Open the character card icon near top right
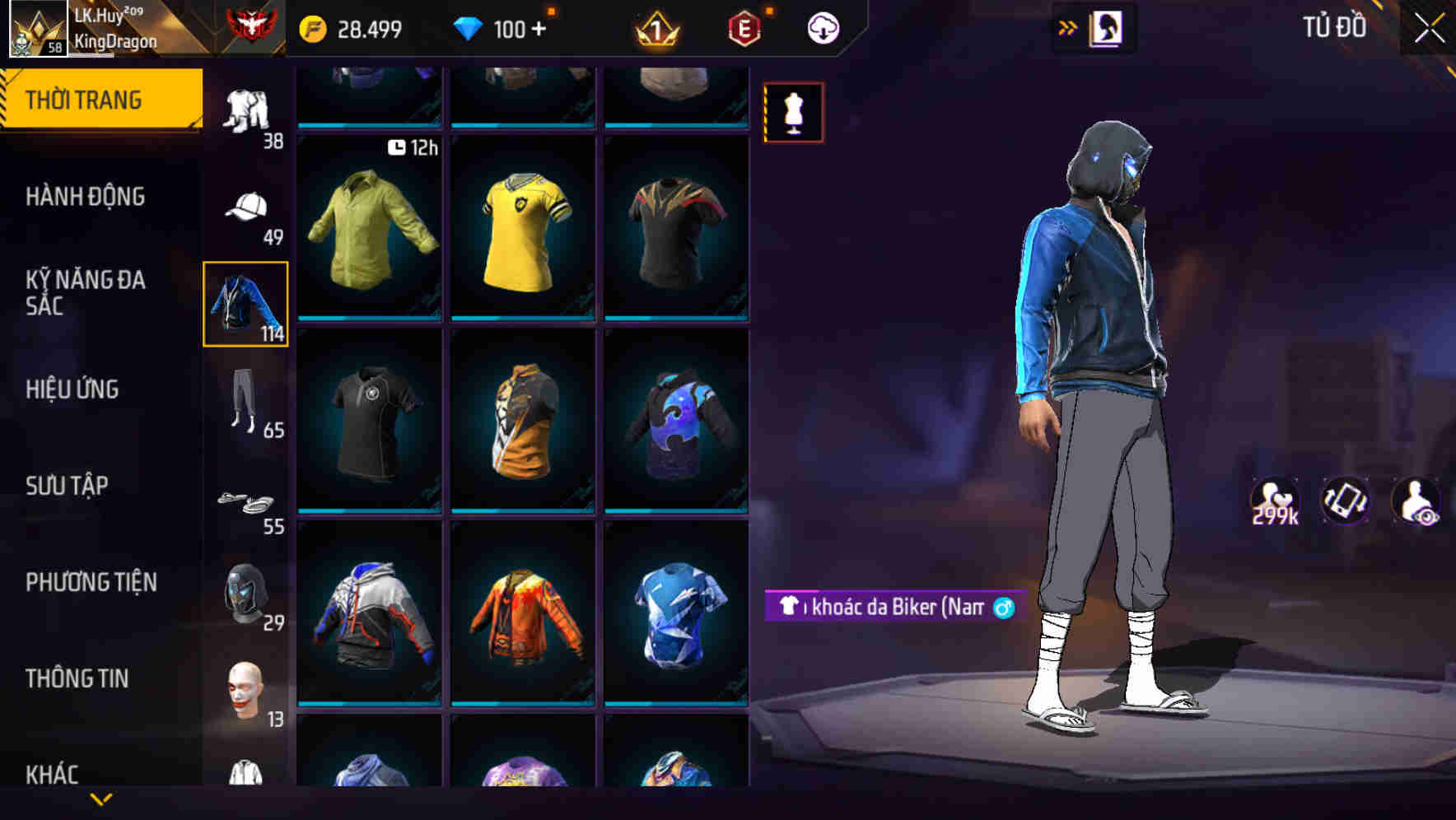The image size is (1456, 820). [x=1106, y=27]
